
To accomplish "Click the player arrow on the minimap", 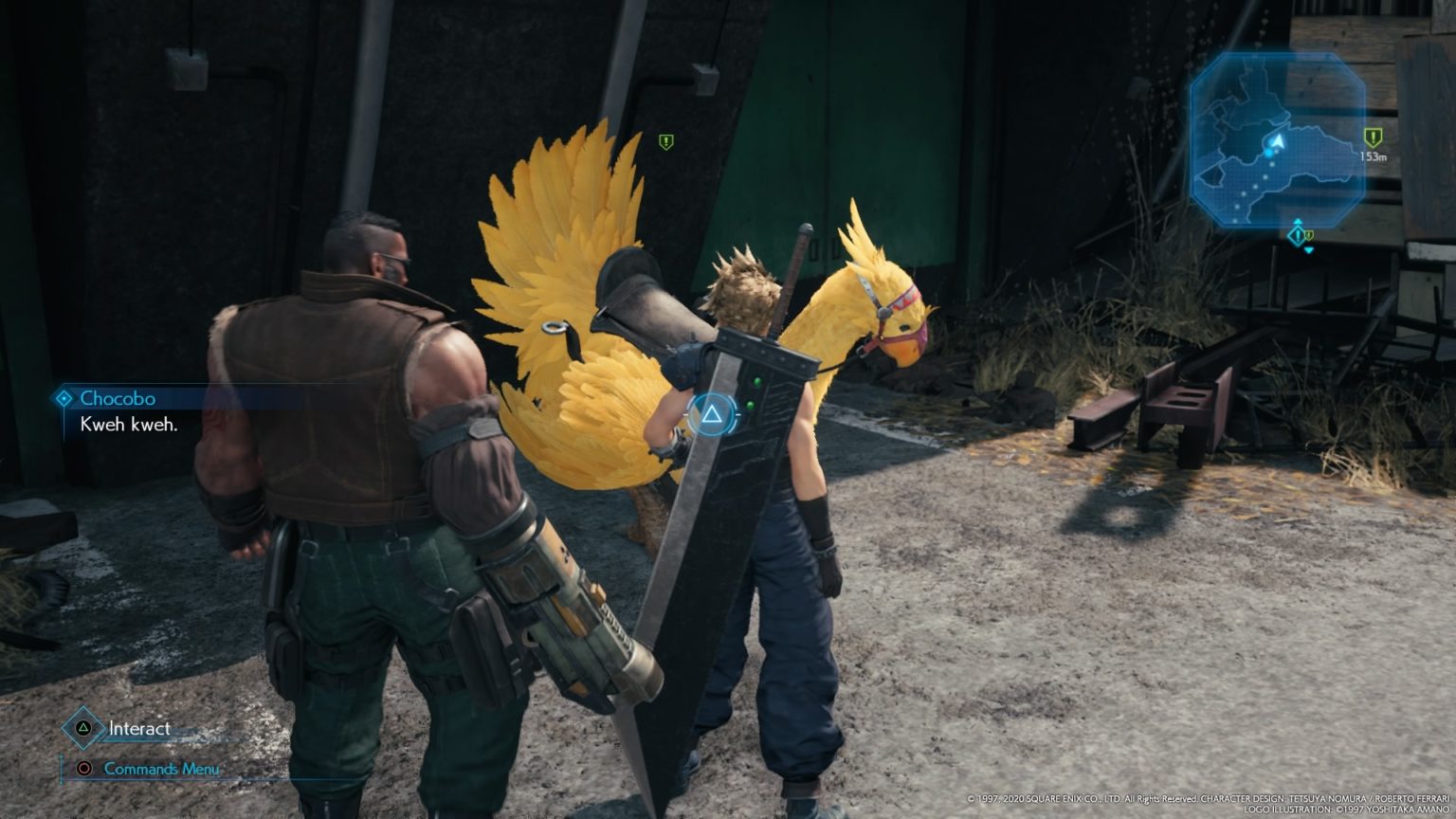I will (1279, 140).
